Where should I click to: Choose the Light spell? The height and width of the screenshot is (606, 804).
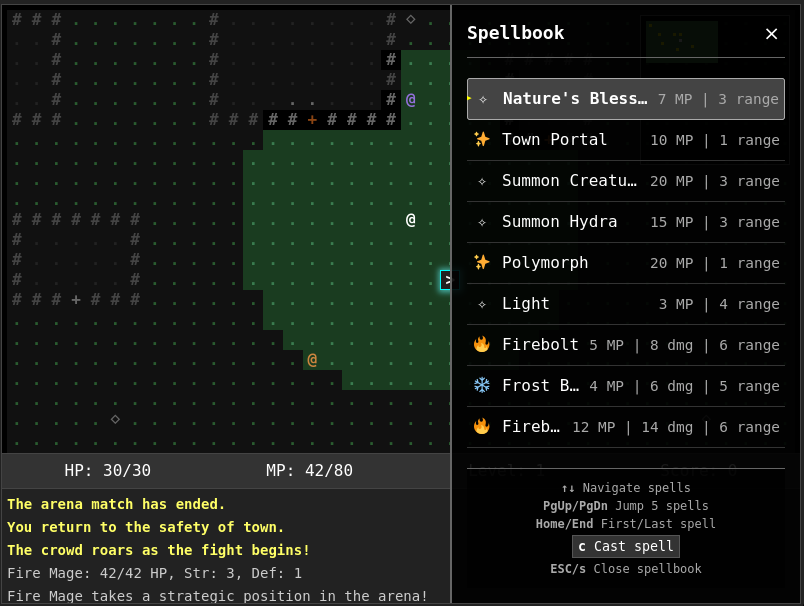[626, 304]
